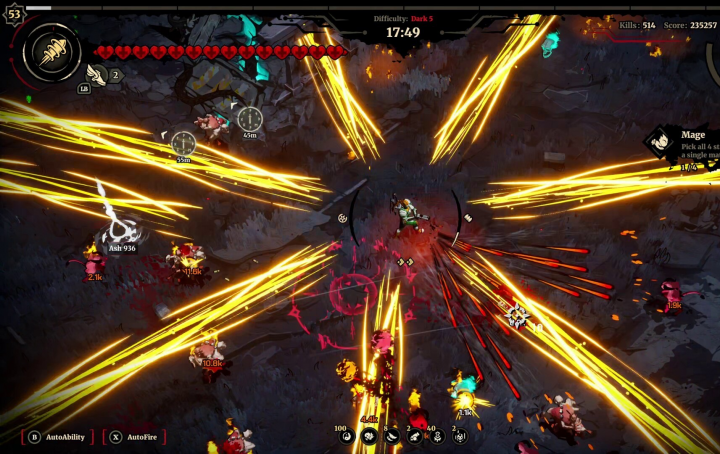Use the winged boot dash ability
This screenshot has height=454, width=720.
[97, 73]
